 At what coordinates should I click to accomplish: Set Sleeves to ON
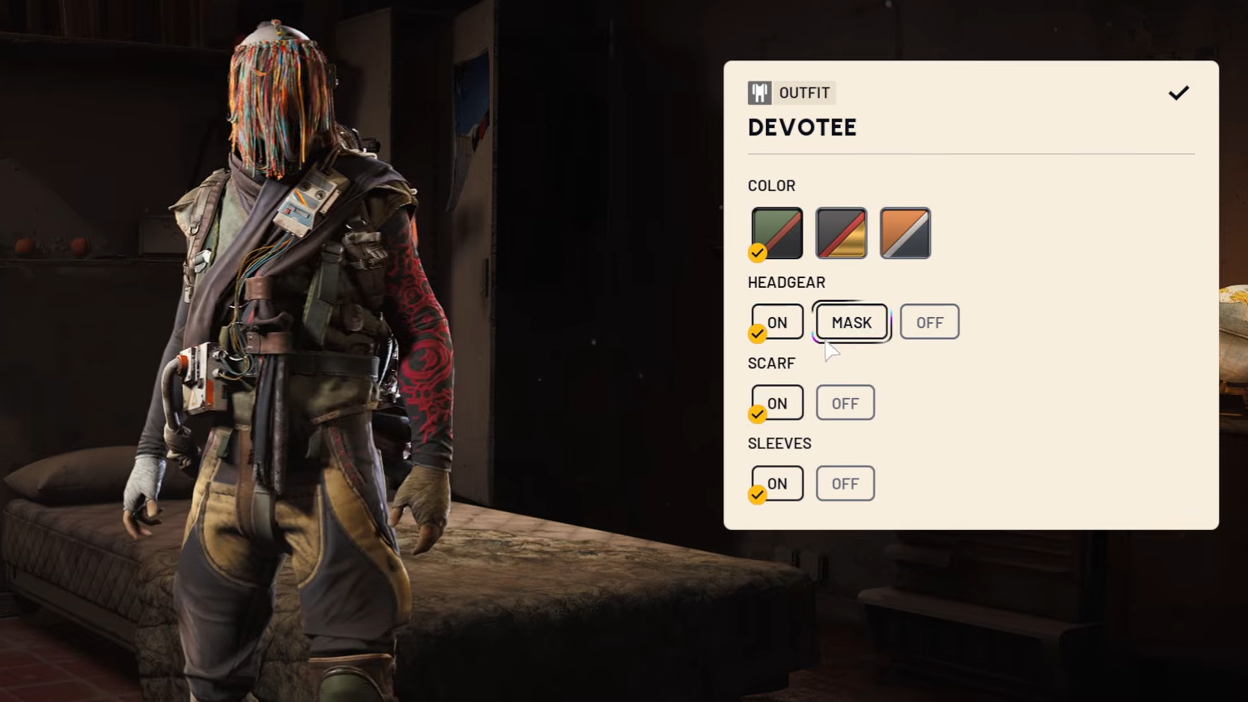pos(777,484)
